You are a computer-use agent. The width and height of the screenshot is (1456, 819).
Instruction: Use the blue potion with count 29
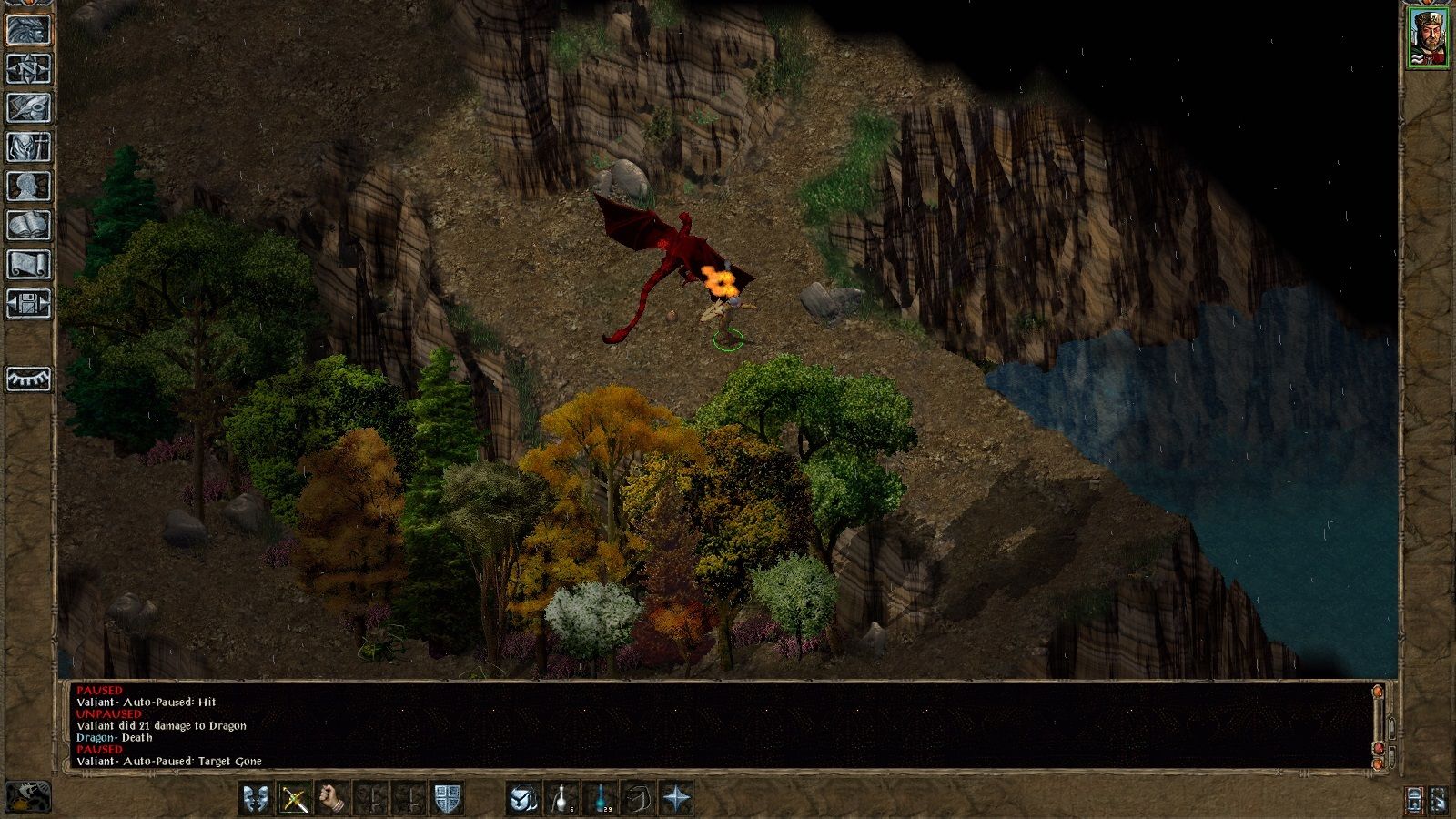coord(600,799)
